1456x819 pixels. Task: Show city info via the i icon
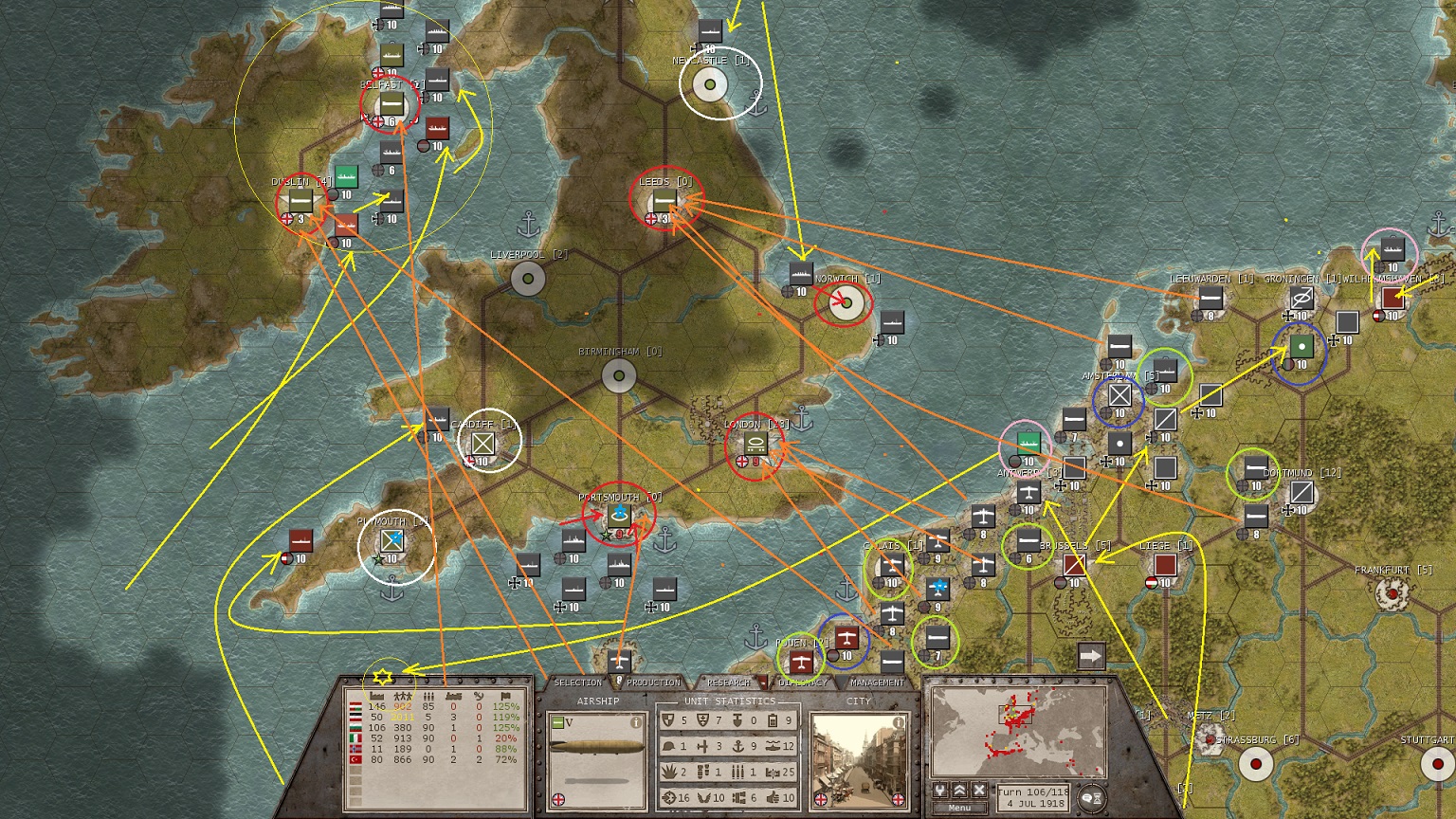(898, 722)
